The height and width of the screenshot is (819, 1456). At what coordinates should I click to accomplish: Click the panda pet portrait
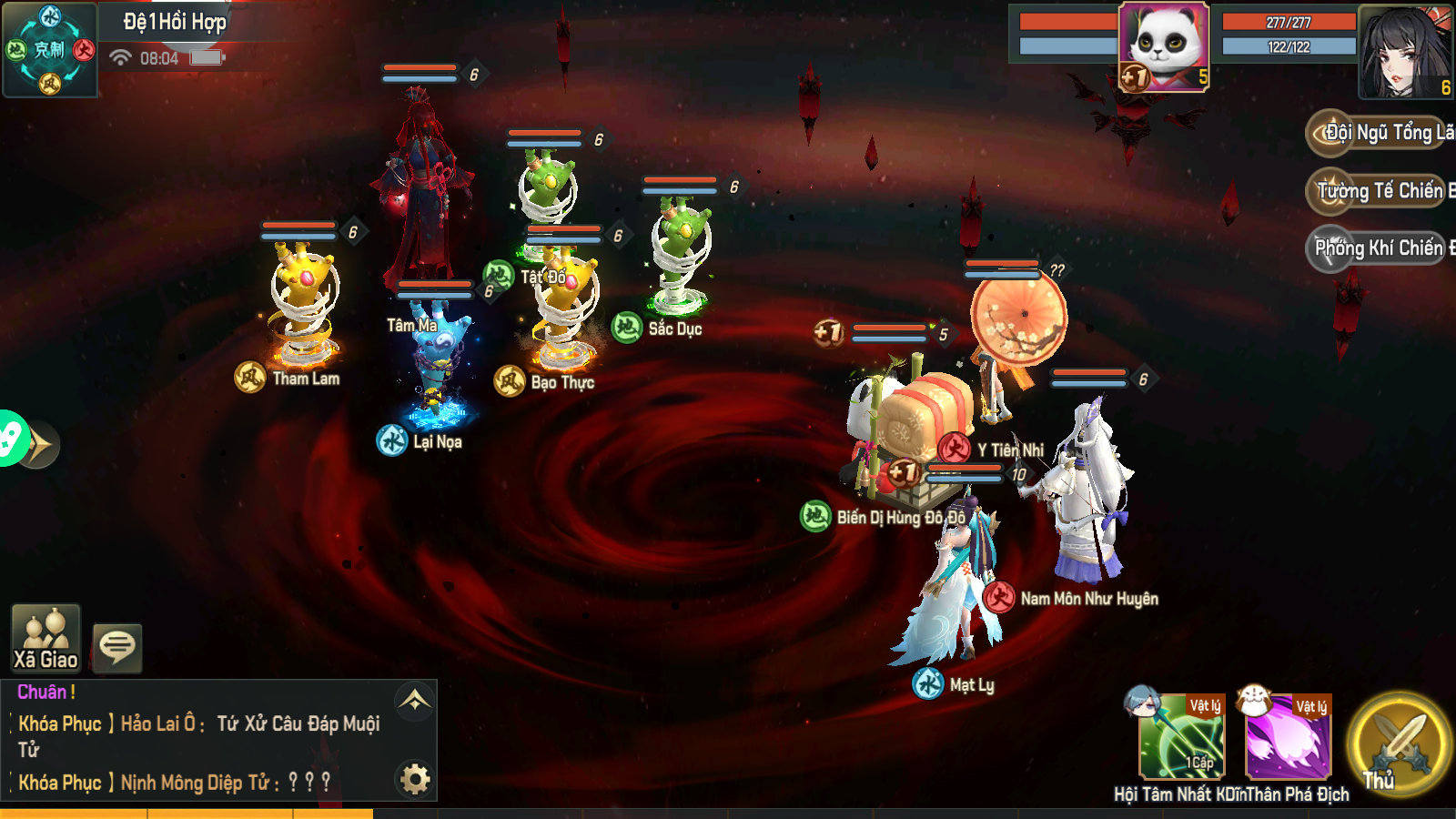click(1164, 45)
